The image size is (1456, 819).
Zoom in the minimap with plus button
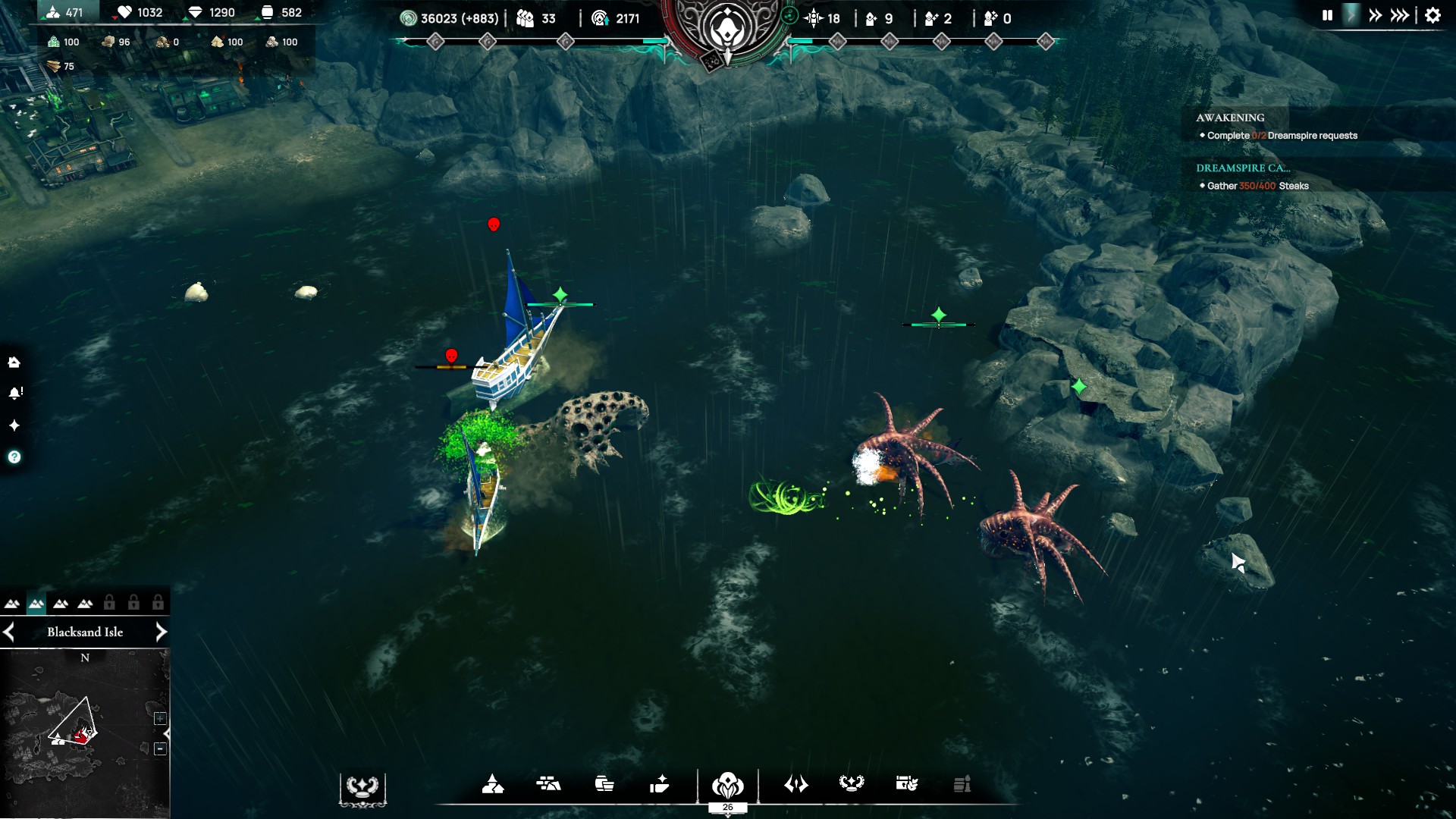[x=160, y=718]
